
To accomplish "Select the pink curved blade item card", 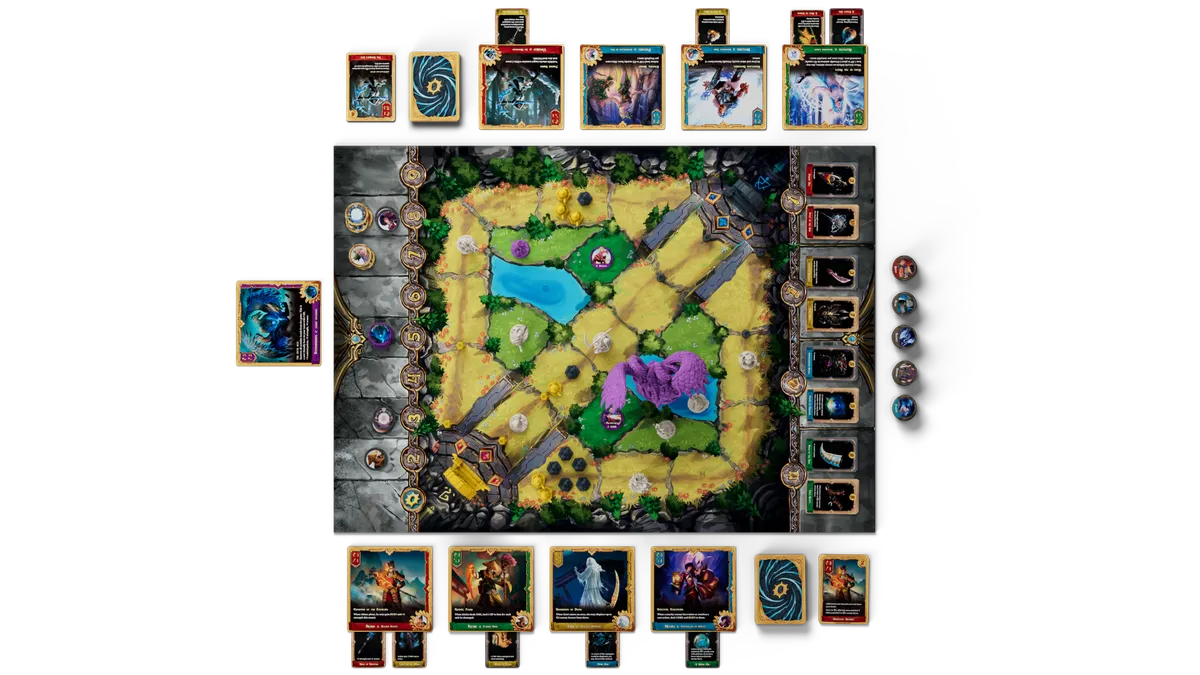I will click(x=832, y=271).
